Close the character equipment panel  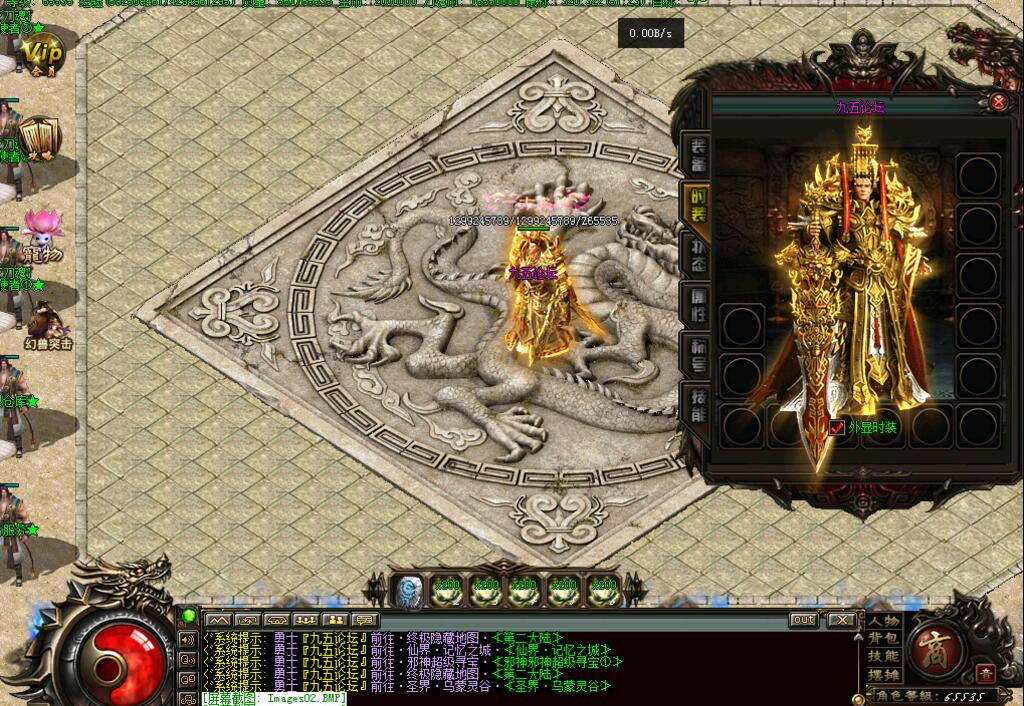click(998, 102)
